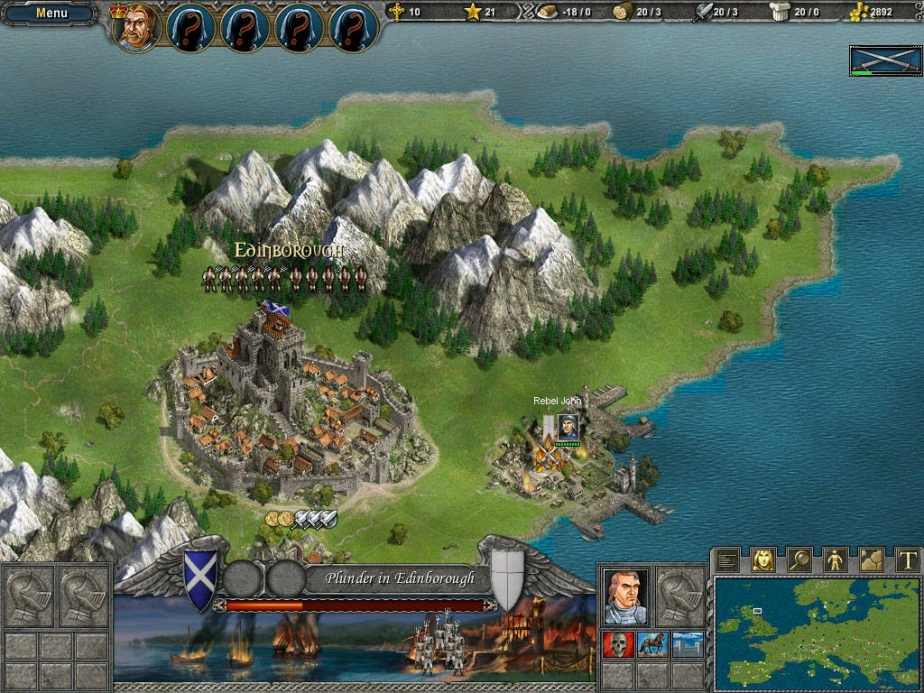Open the Menu button
Image resolution: width=924 pixels, height=693 pixels.
pyautogui.click(x=51, y=14)
